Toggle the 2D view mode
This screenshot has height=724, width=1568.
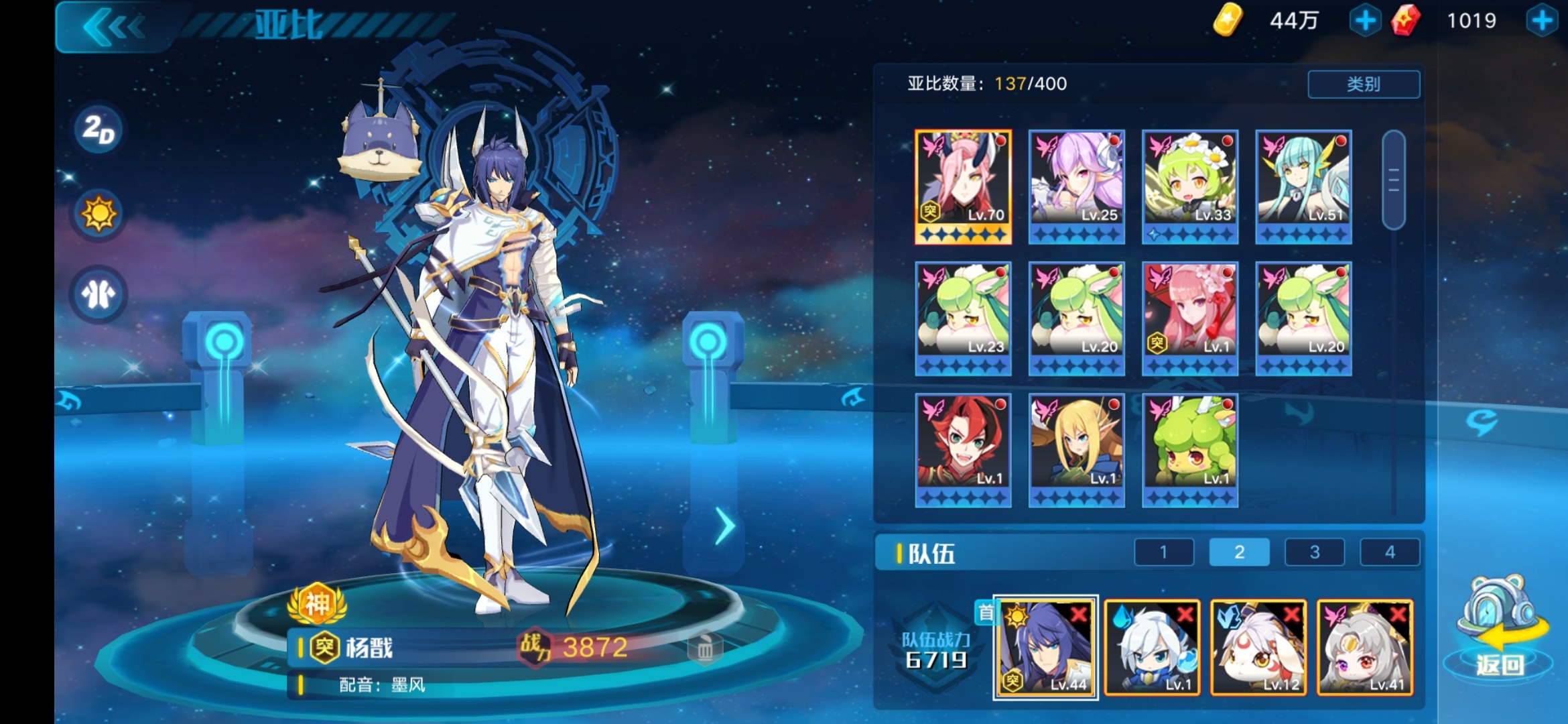tap(99, 129)
